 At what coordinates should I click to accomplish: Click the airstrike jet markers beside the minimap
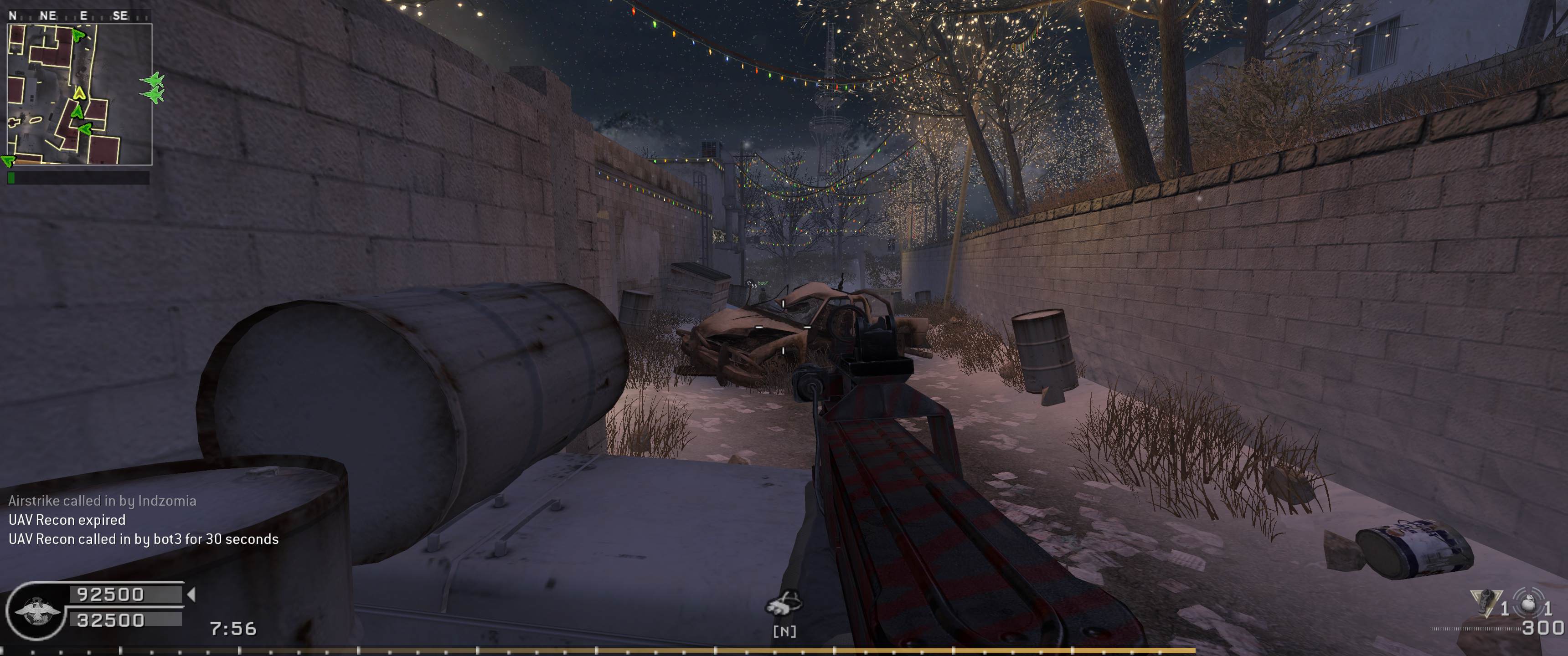click(x=153, y=87)
